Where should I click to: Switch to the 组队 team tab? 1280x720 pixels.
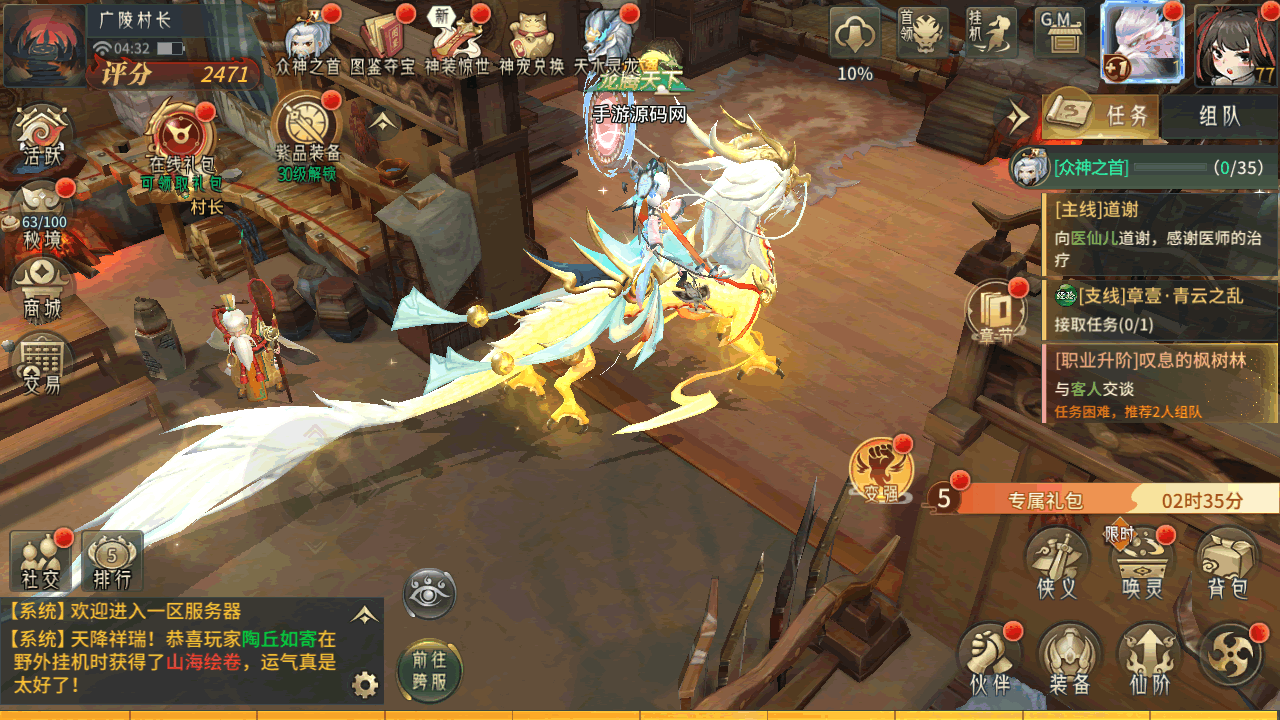[x=1219, y=116]
